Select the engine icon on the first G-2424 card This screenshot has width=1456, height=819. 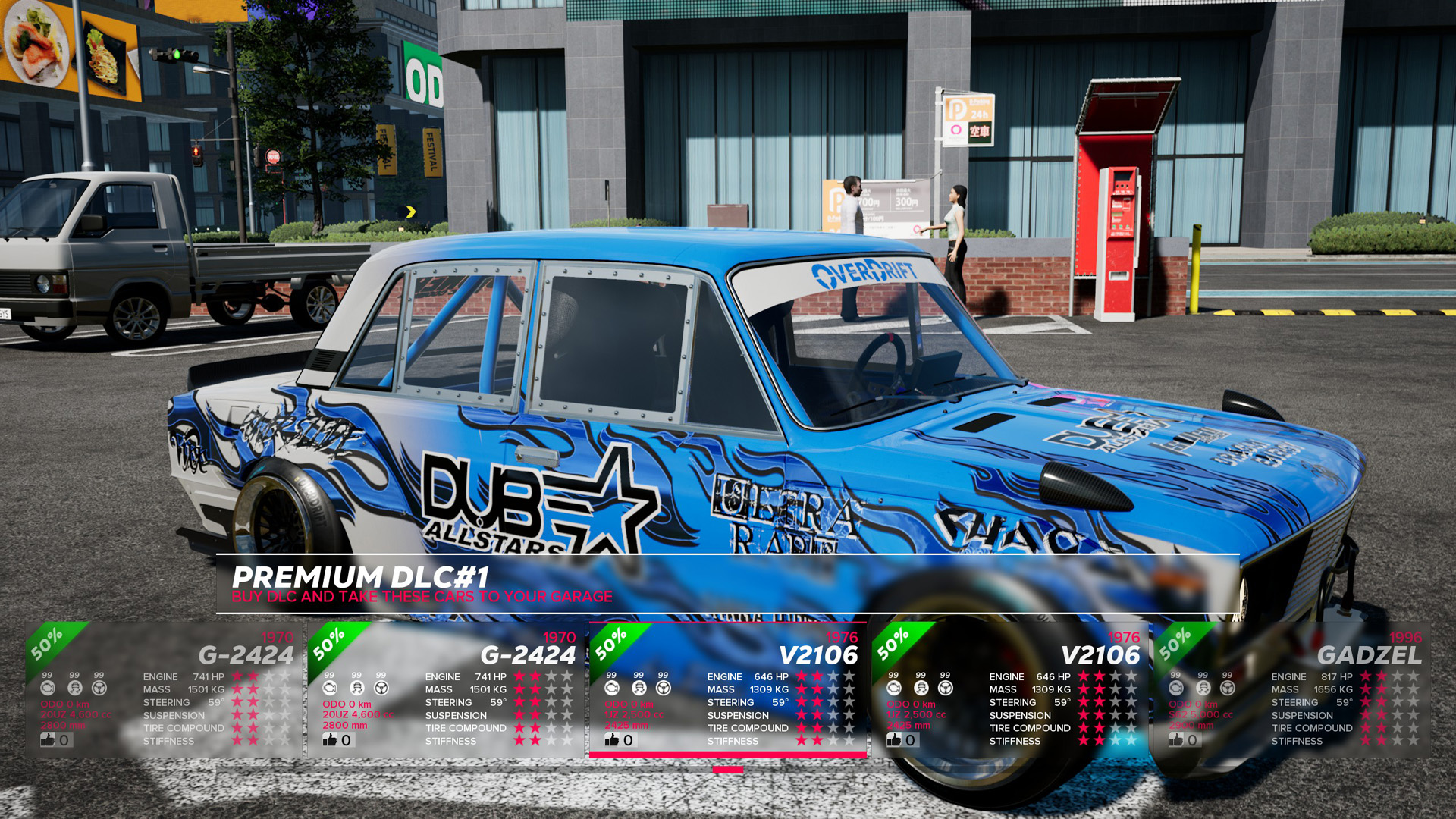click(x=47, y=689)
